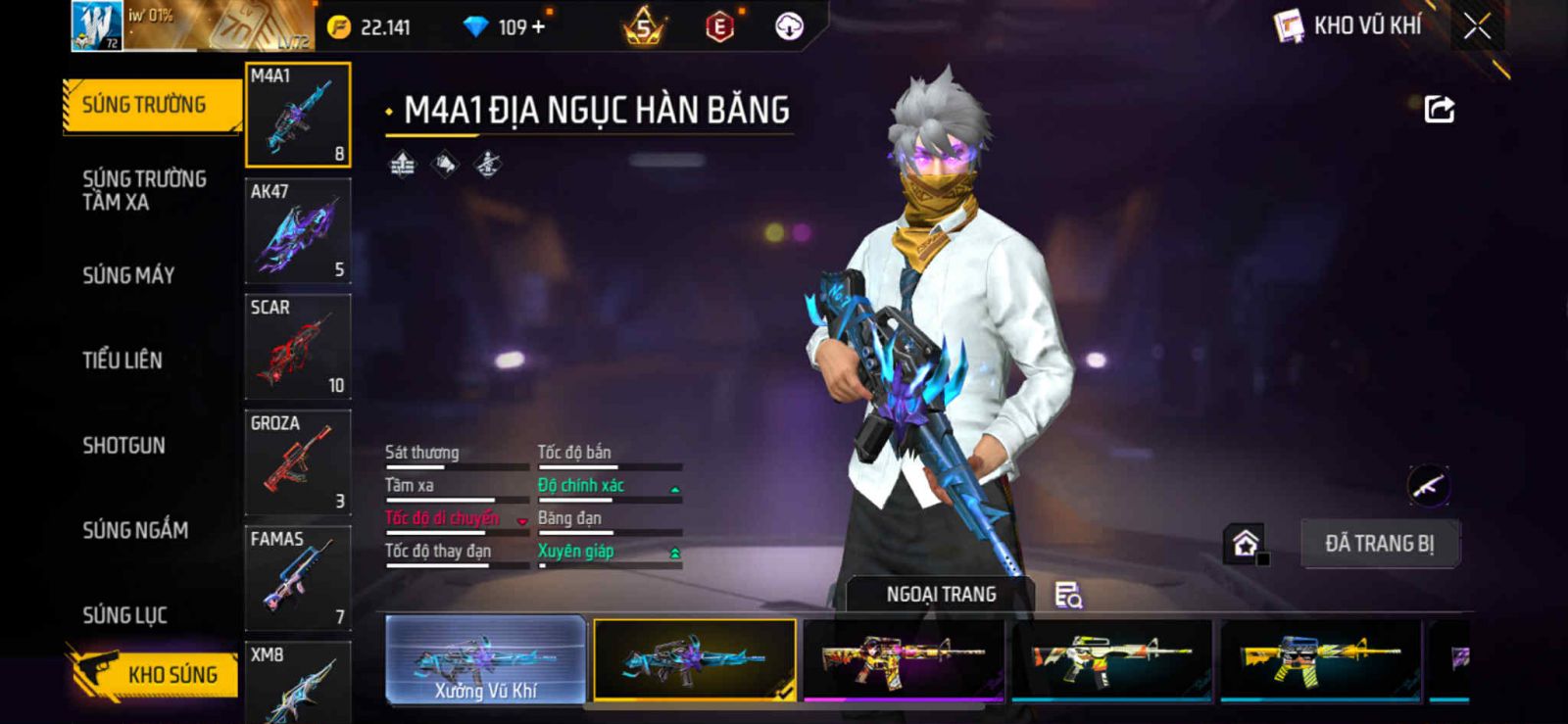1568x724 pixels.
Task: Choose the Tiểu Liên category
Action: (x=122, y=361)
